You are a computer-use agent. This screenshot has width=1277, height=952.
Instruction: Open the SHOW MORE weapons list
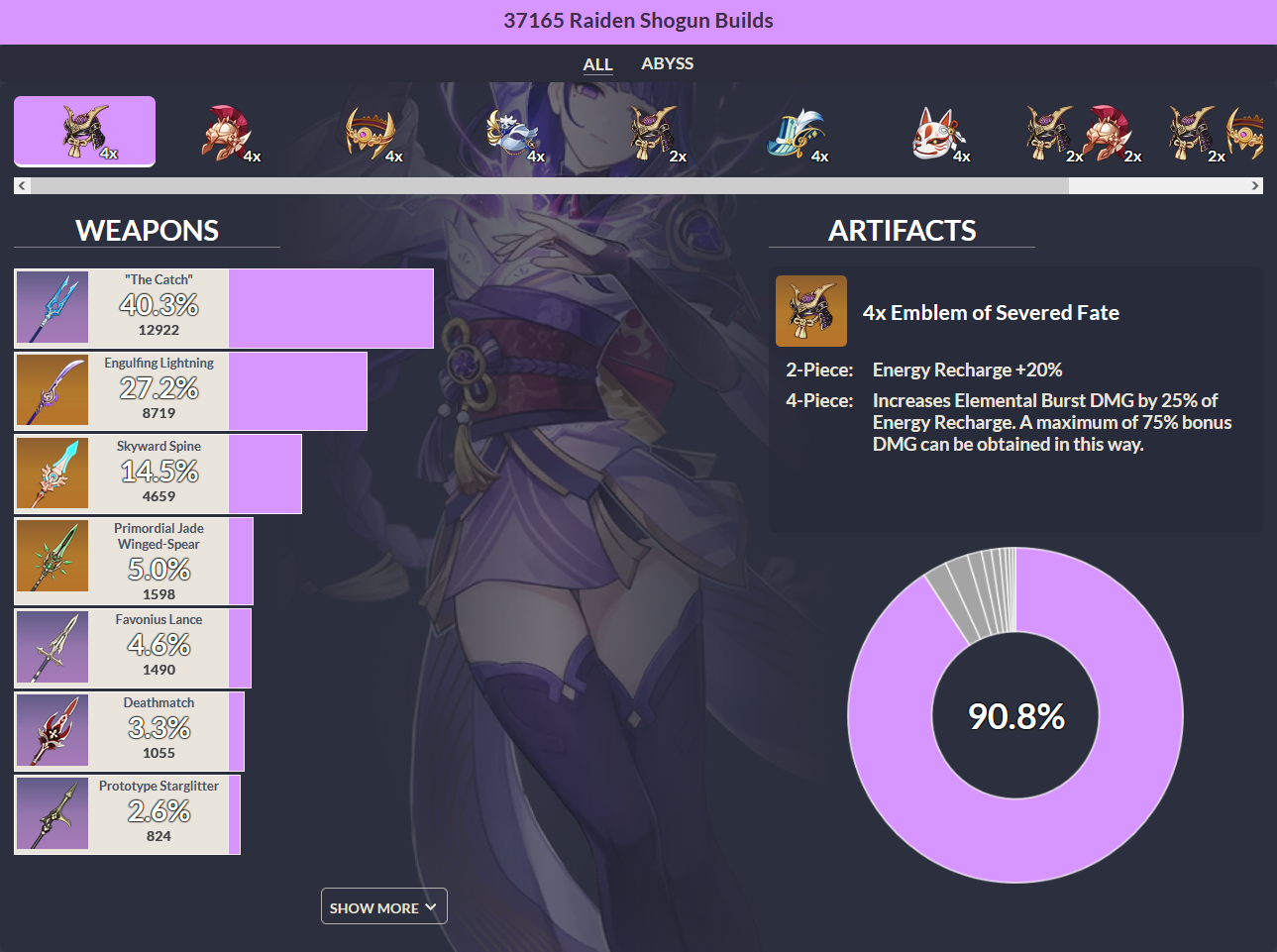coord(383,905)
